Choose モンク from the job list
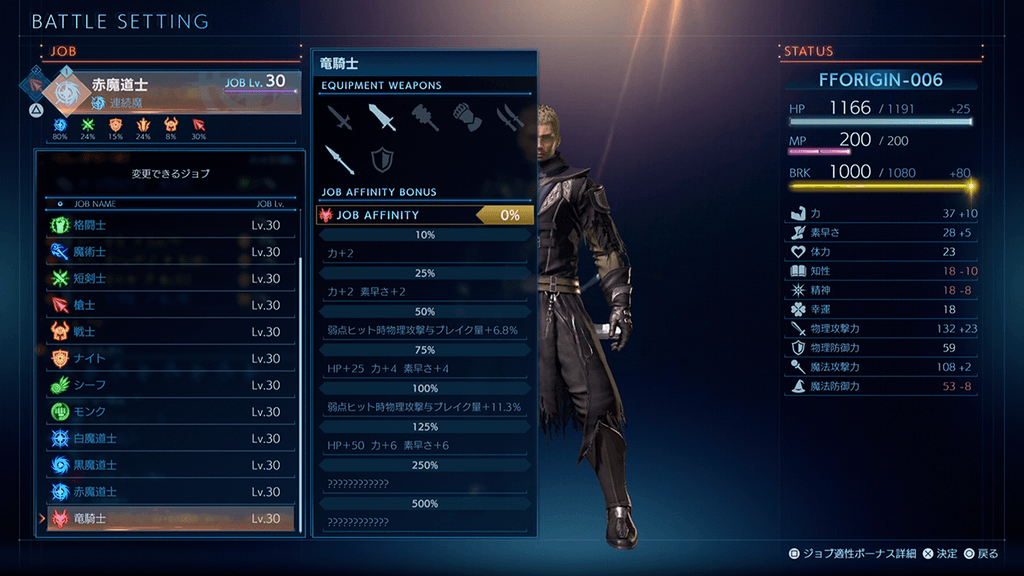The image size is (1024, 576). click(170, 412)
